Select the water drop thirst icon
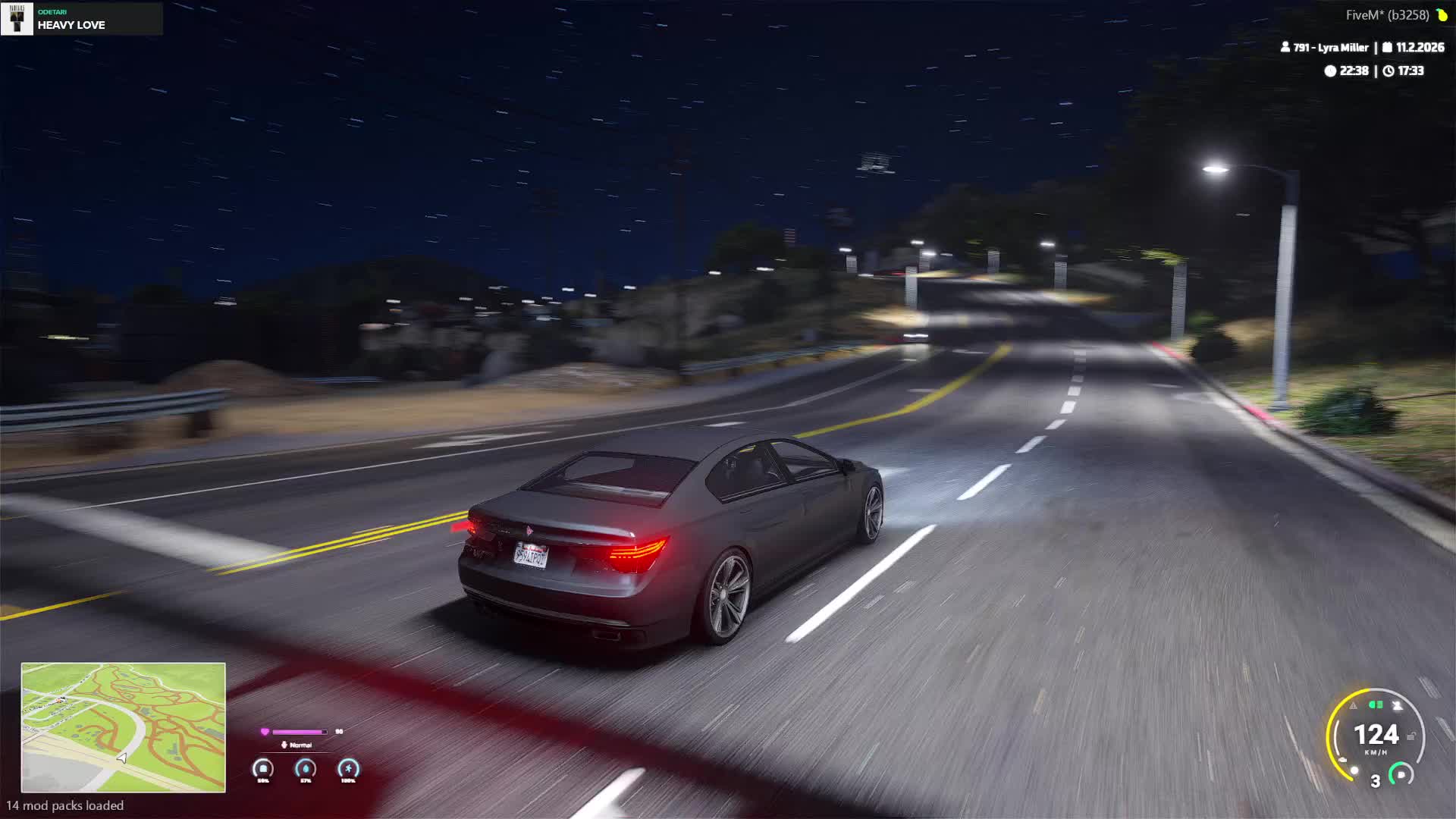This screenshot has height=819, width=1456. coord(306,769)
